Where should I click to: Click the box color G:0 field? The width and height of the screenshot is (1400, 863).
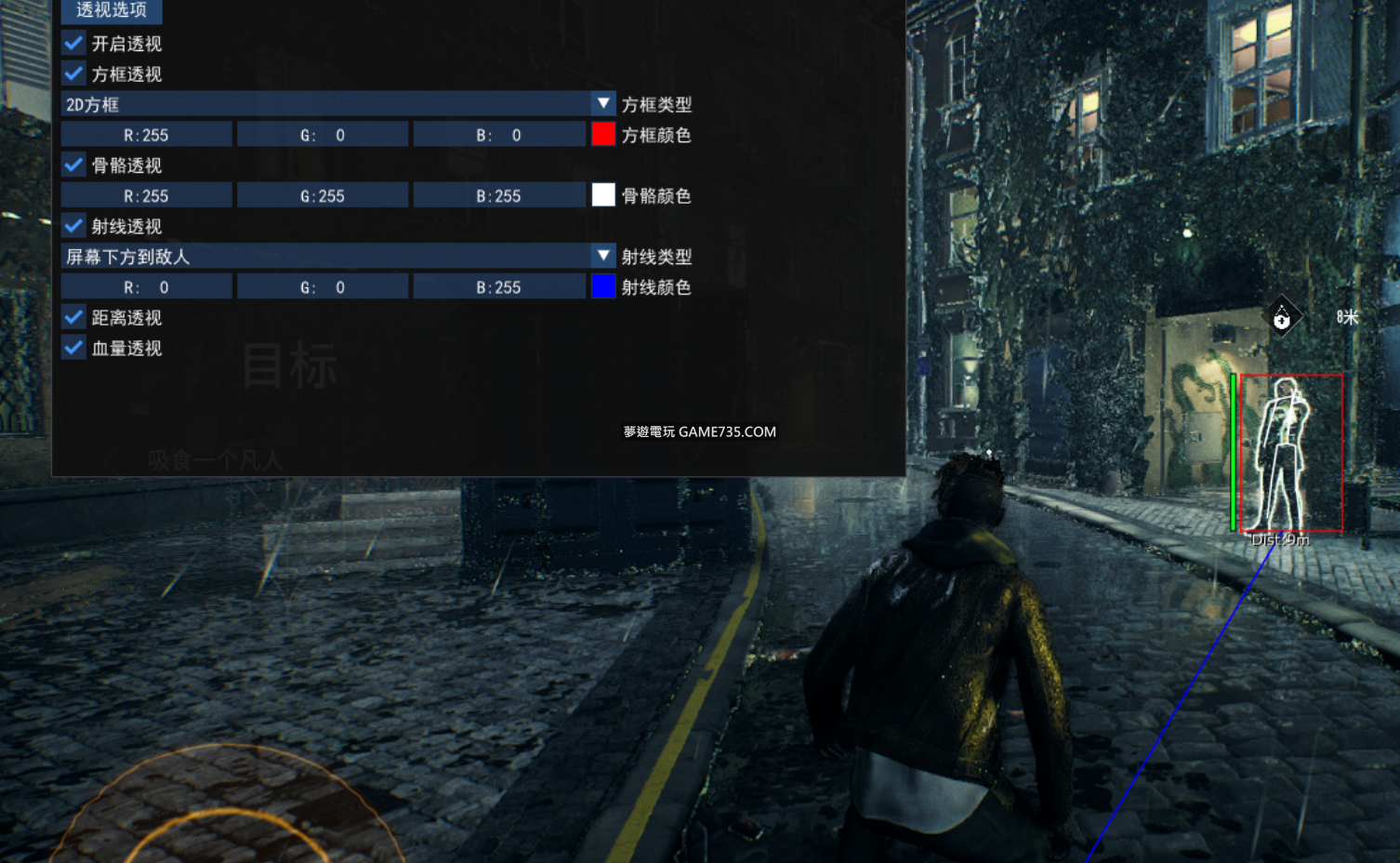pyautogui.click(x=323, y=135)
